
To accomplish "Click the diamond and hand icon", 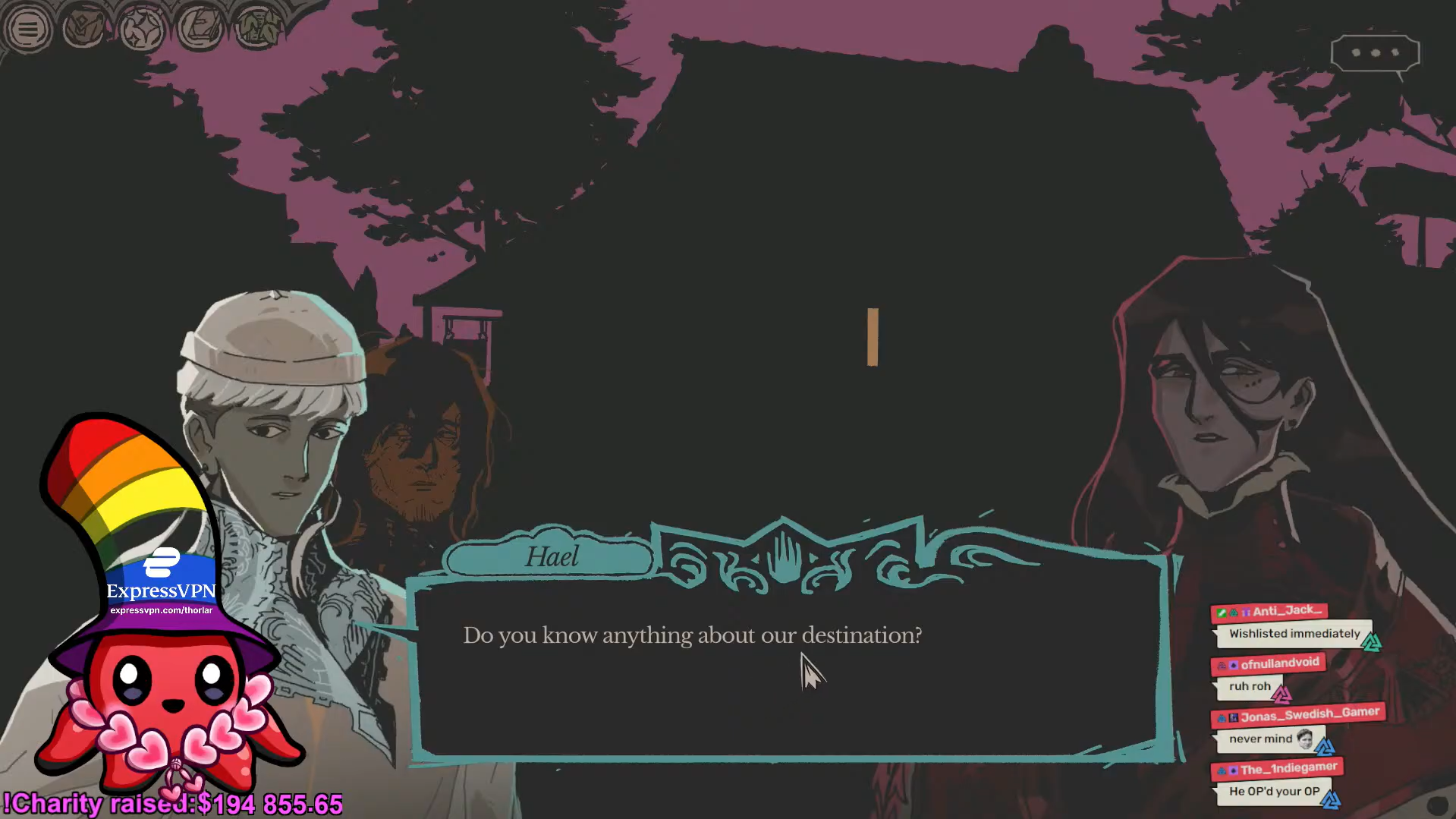I will click(x=83, y=30).
